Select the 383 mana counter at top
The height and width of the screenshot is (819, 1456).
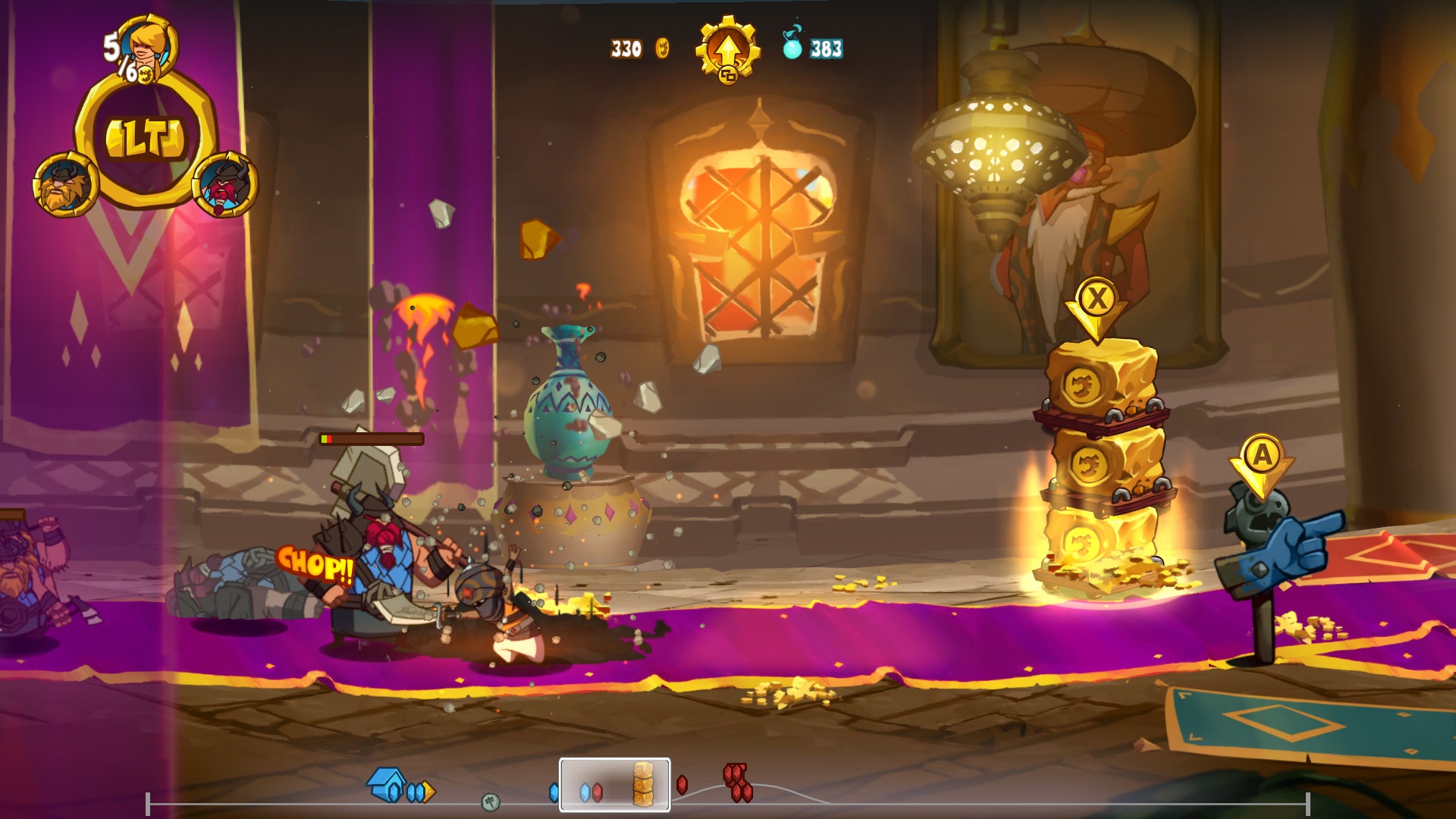826,47
